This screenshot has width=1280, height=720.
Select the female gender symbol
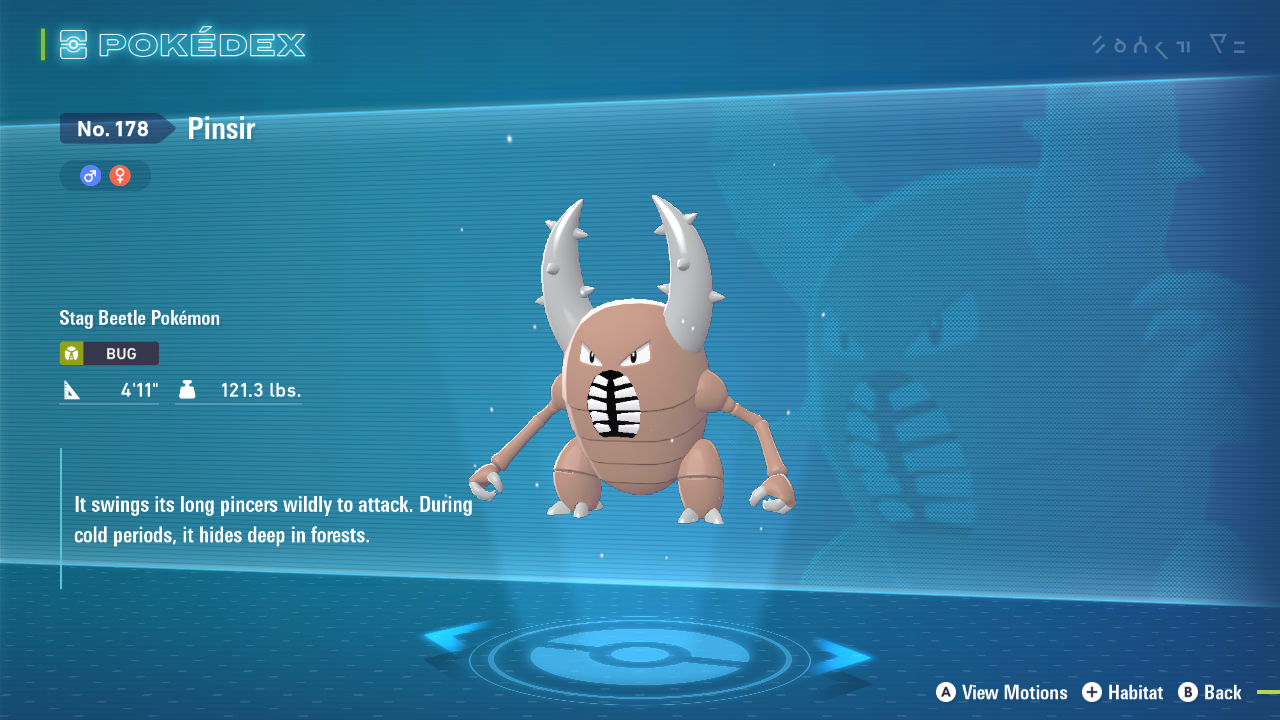(120, 175)
